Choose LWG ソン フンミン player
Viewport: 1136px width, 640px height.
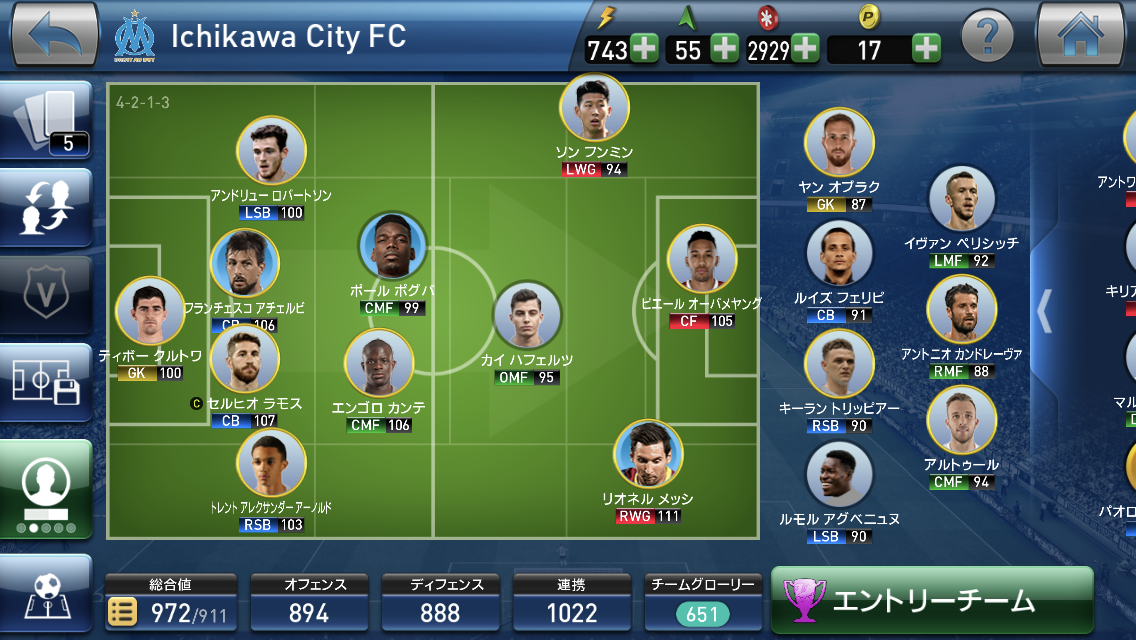(x=594, y=108)
